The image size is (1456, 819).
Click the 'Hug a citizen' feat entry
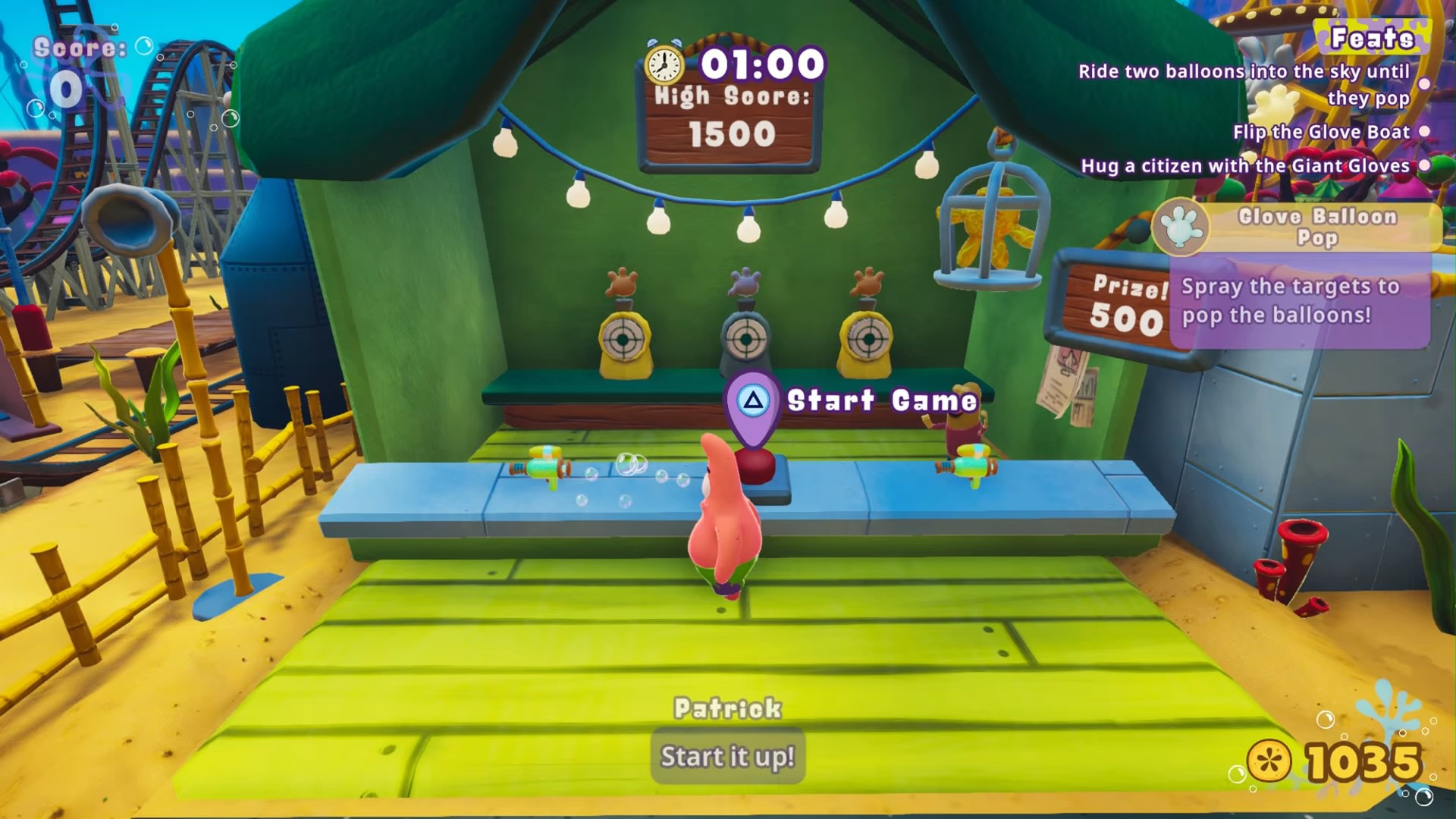1245,166
